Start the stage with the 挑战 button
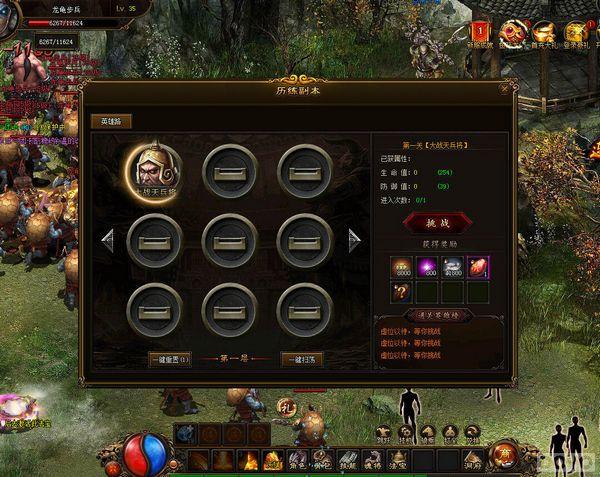This screenshot has height=477, width=600. click(438, 223)
